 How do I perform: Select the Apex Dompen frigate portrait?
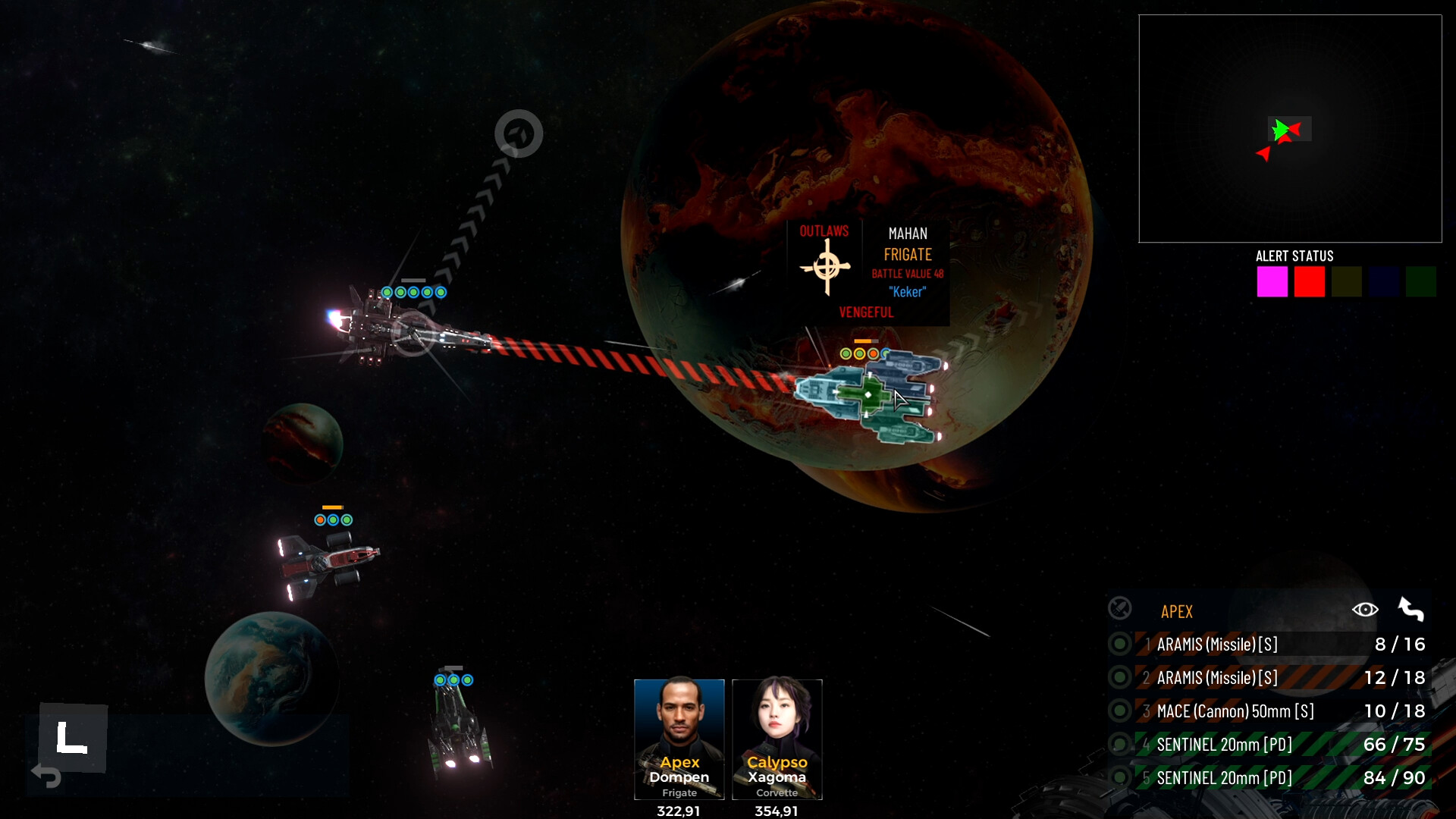(679, 738)
